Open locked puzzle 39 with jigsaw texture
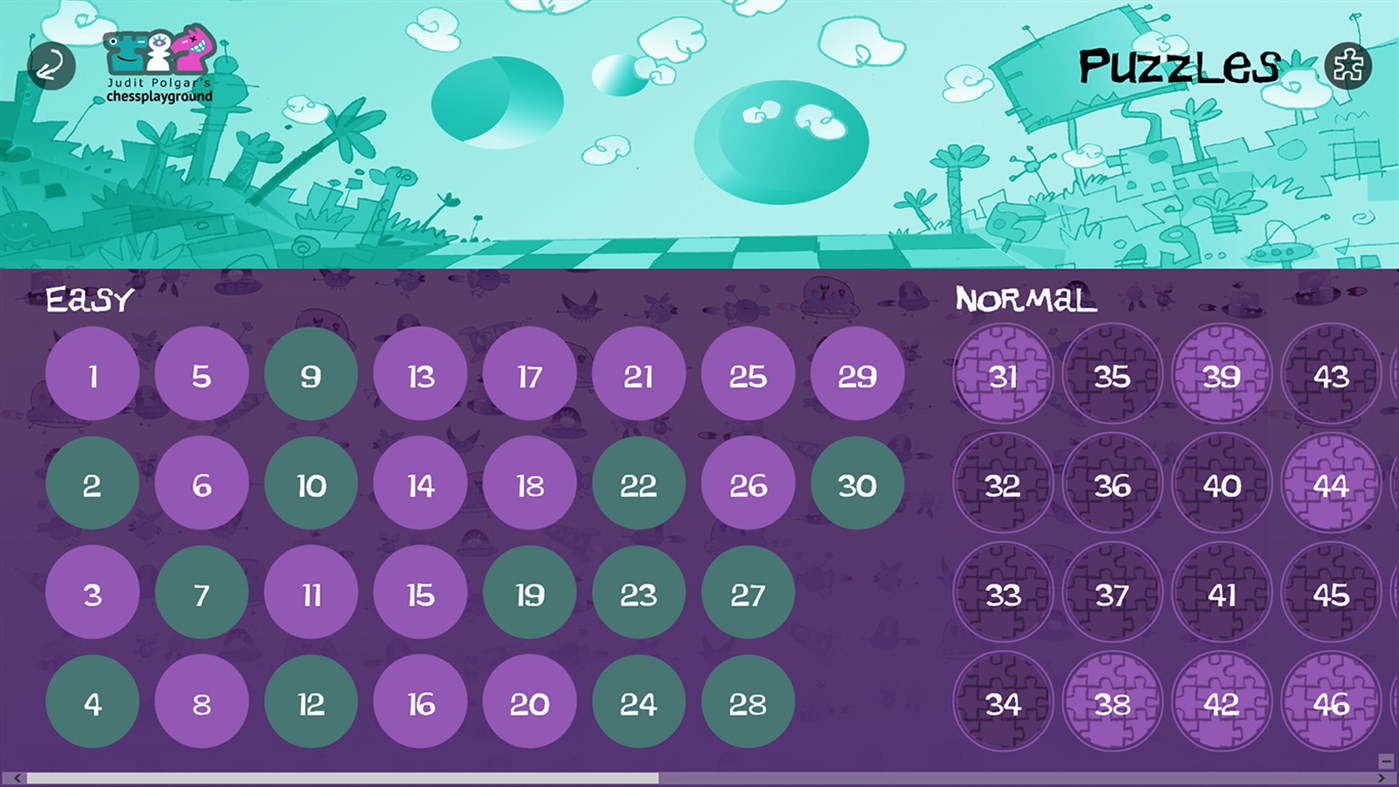This screenshot has width=1399, height=787. click(x=1221, y=377)
